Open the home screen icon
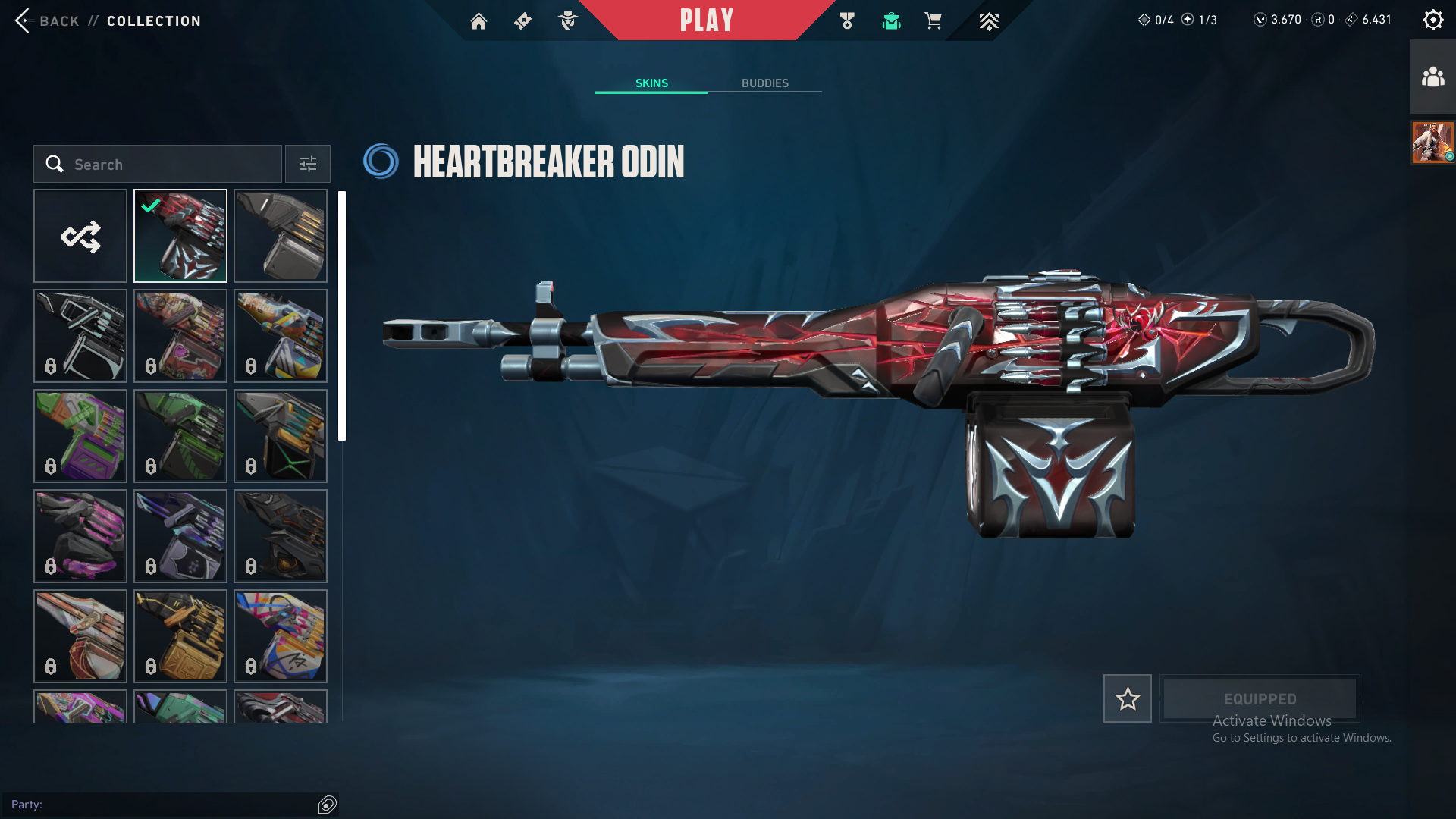This screenshot has height=819, width=1456. pos(479,21)
